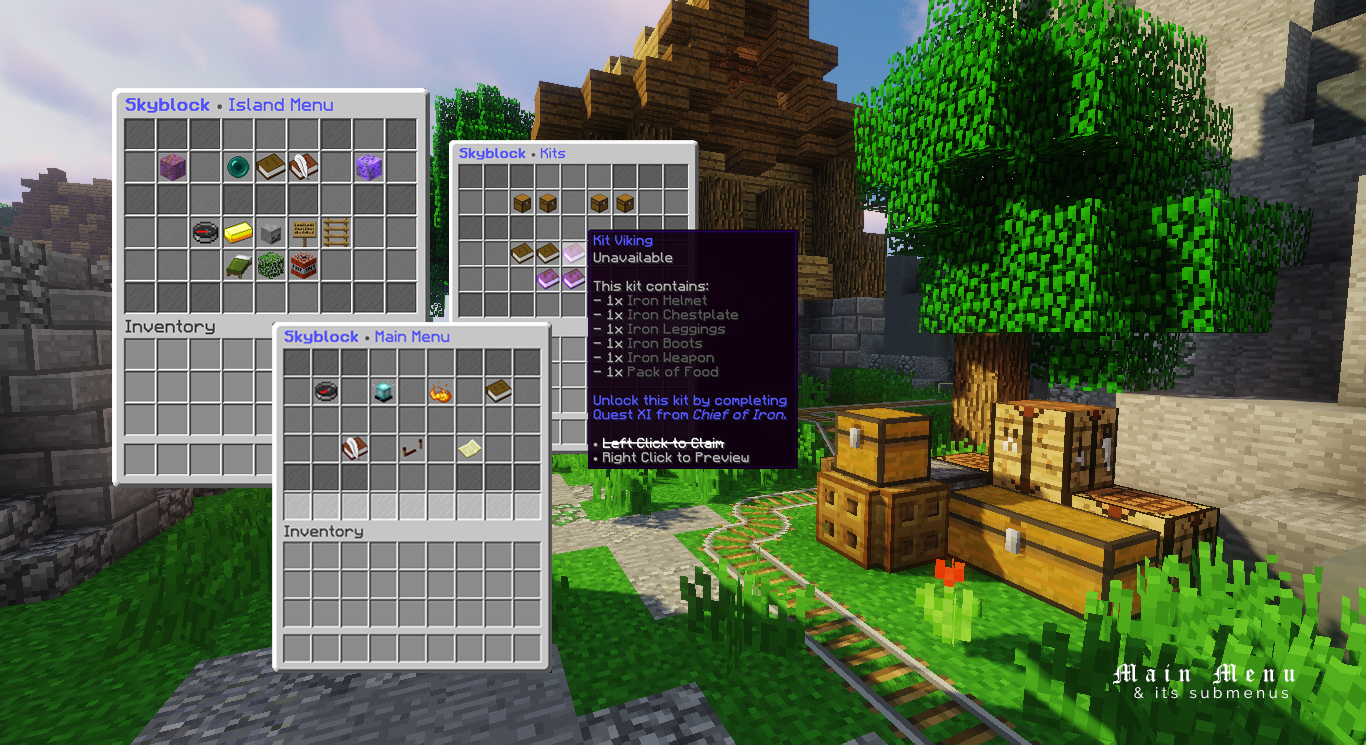
Task: Click the tripwire hook icon in the Main Menu
Action: coord(412,448)
